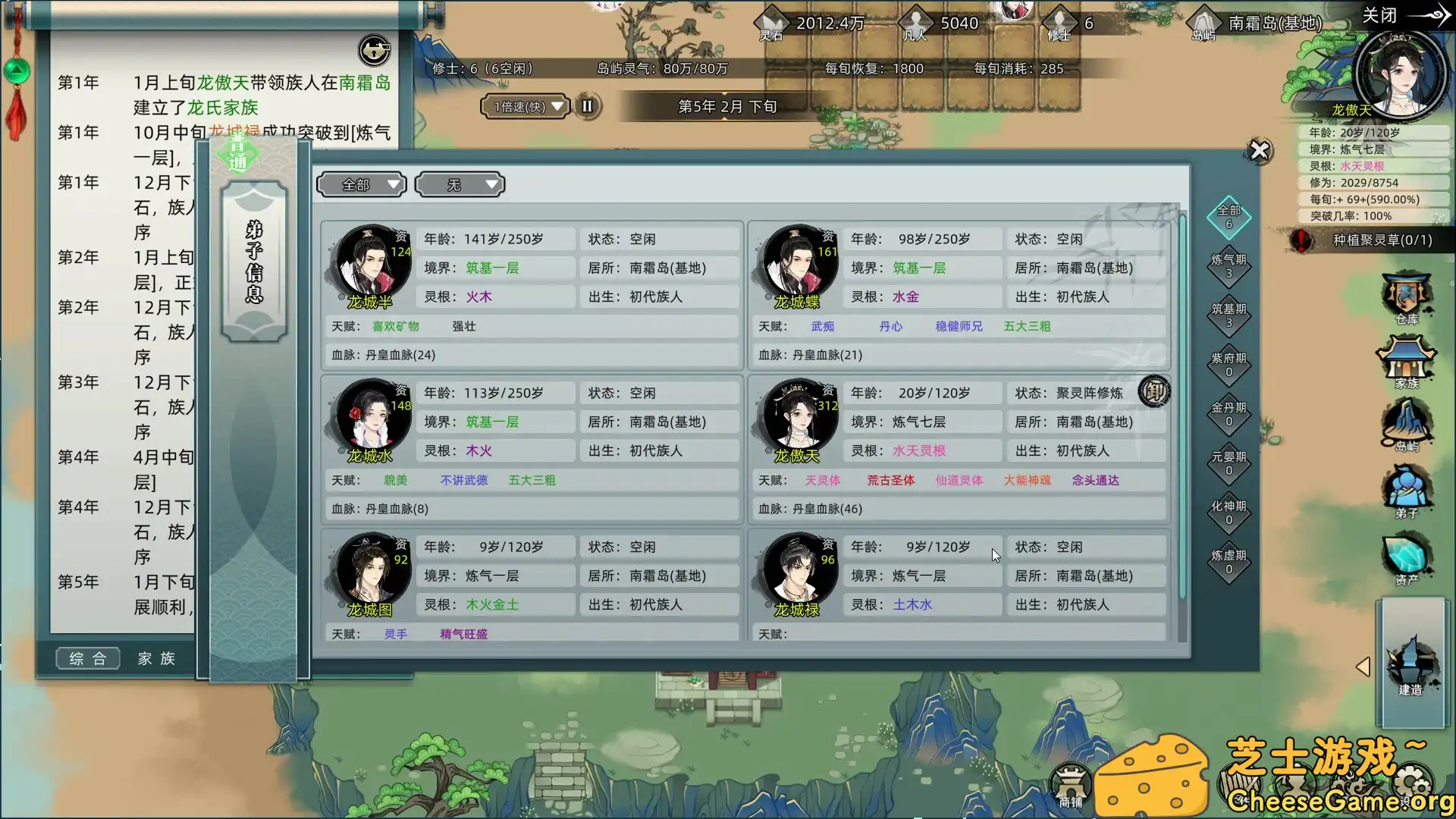Pause the game with the pause button
Screen dimensions: 1456x819
(x=587, y=106)
